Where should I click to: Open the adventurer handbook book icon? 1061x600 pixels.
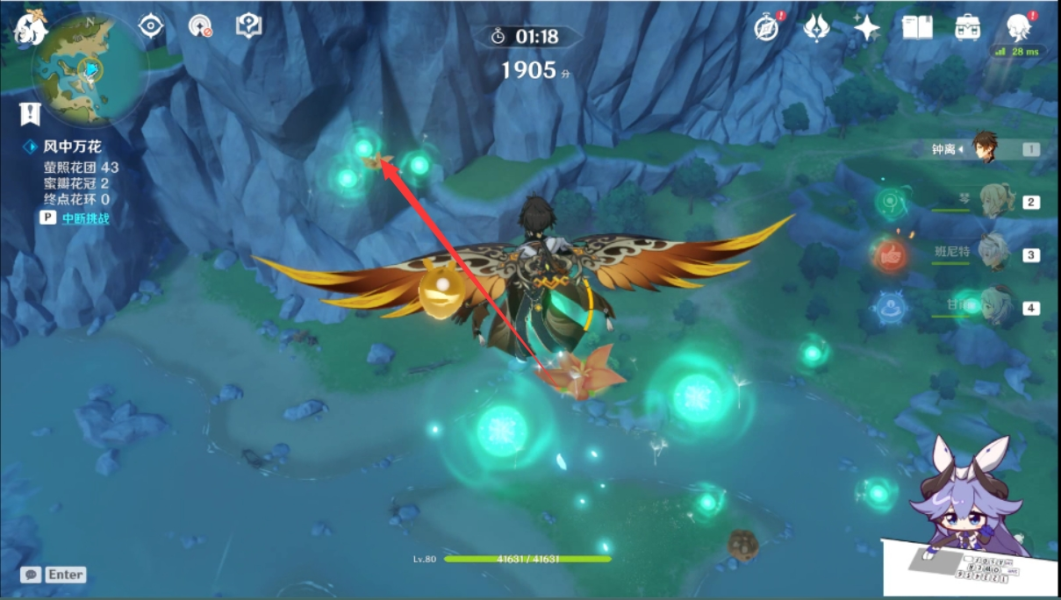click(916, 27)
